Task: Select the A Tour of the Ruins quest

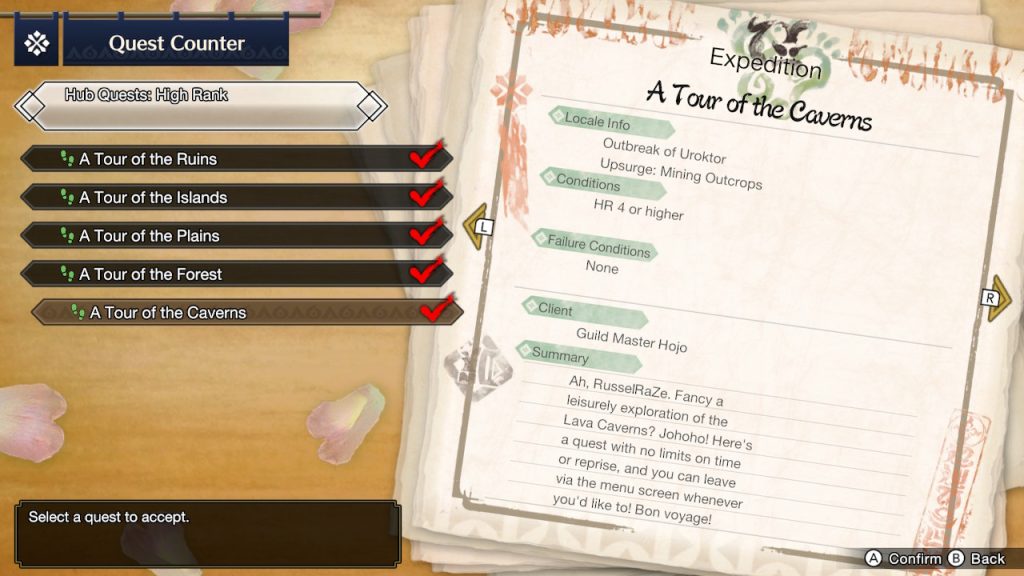Action: [x=236, y=159]
